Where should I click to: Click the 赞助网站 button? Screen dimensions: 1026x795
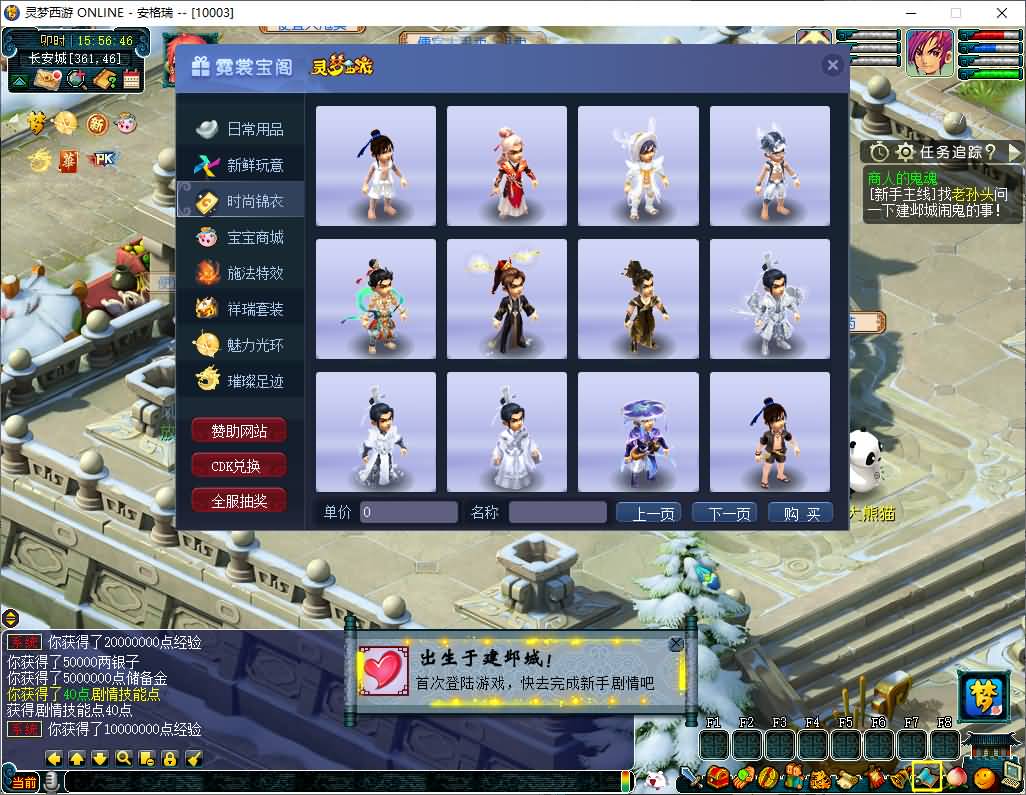click(239, 431)
